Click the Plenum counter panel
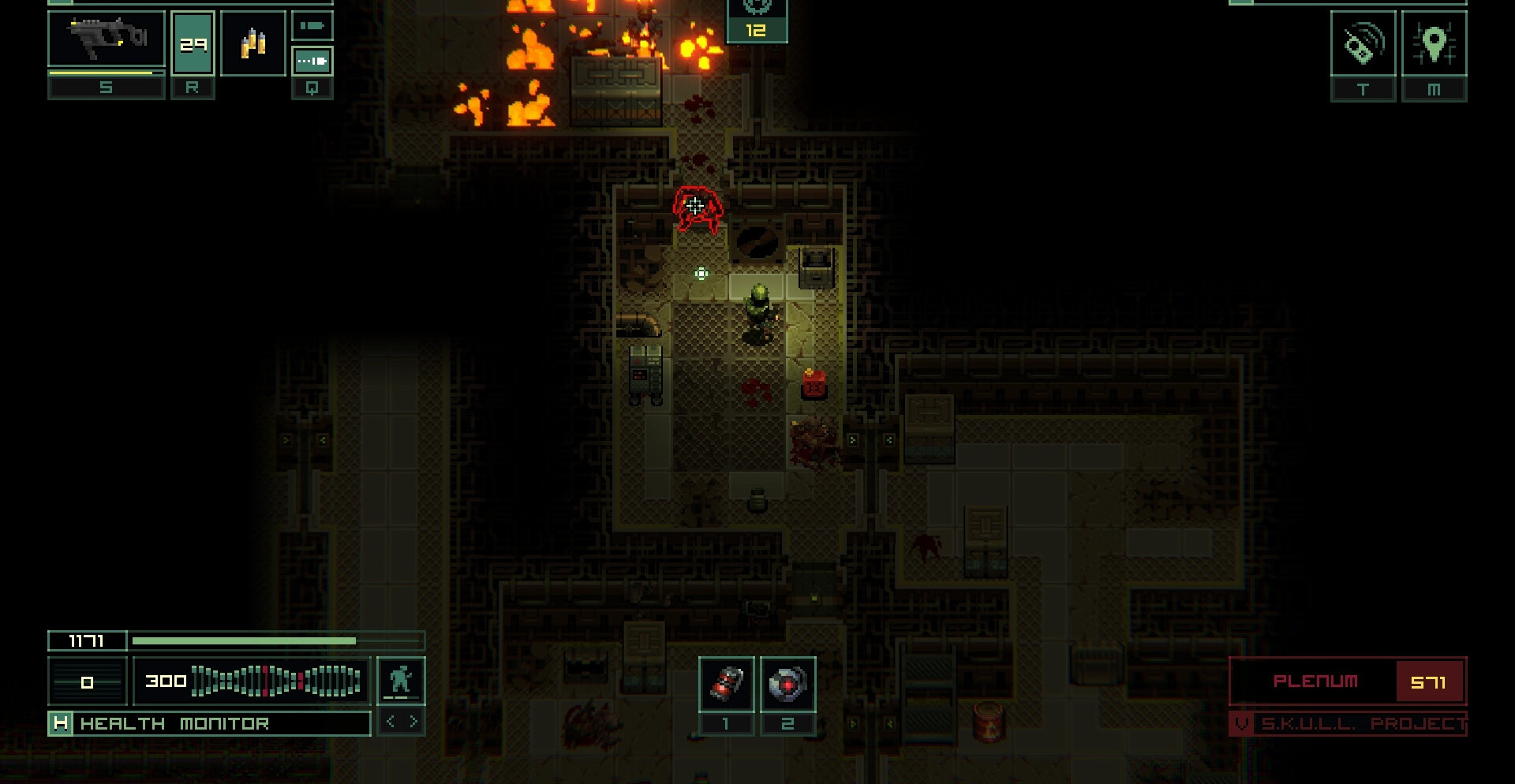This screenshot has height=784, width=1515. (1347, 681)
